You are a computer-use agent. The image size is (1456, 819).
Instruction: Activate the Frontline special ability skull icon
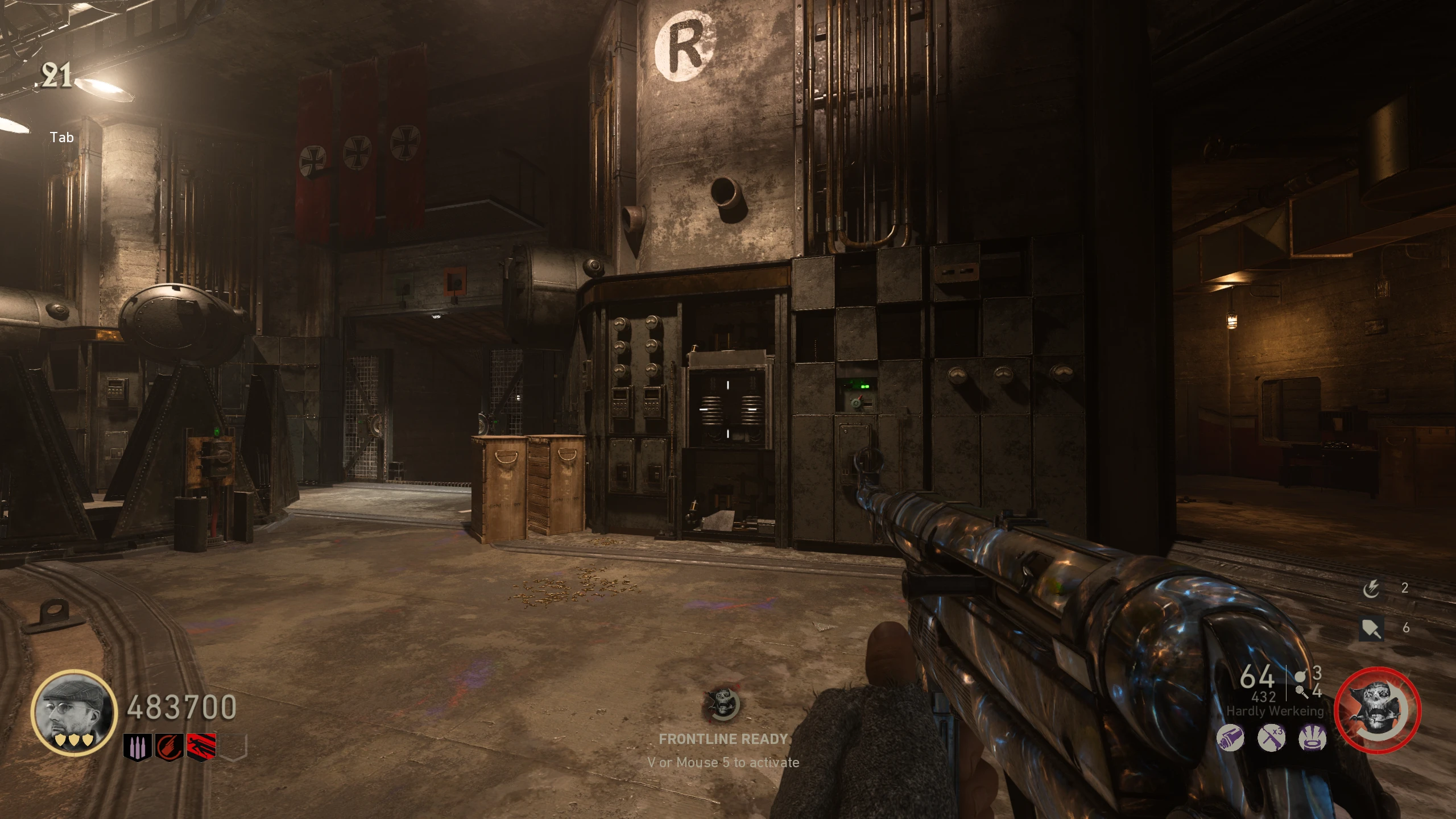(x=1378, y=710)
